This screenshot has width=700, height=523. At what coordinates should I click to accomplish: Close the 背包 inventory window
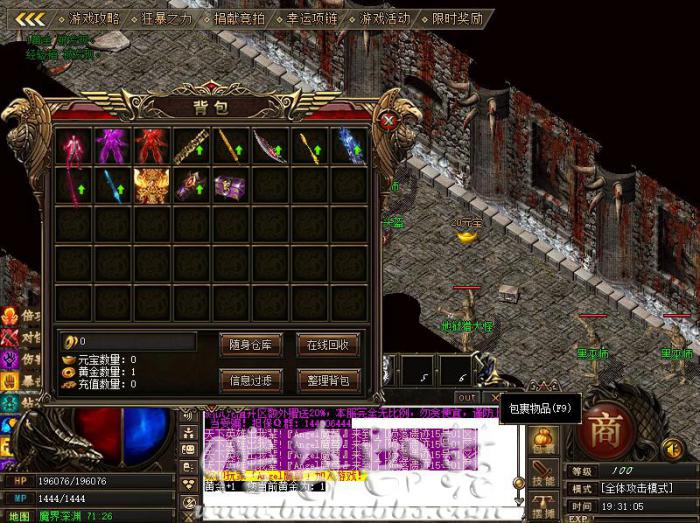[x=389, y=121]
